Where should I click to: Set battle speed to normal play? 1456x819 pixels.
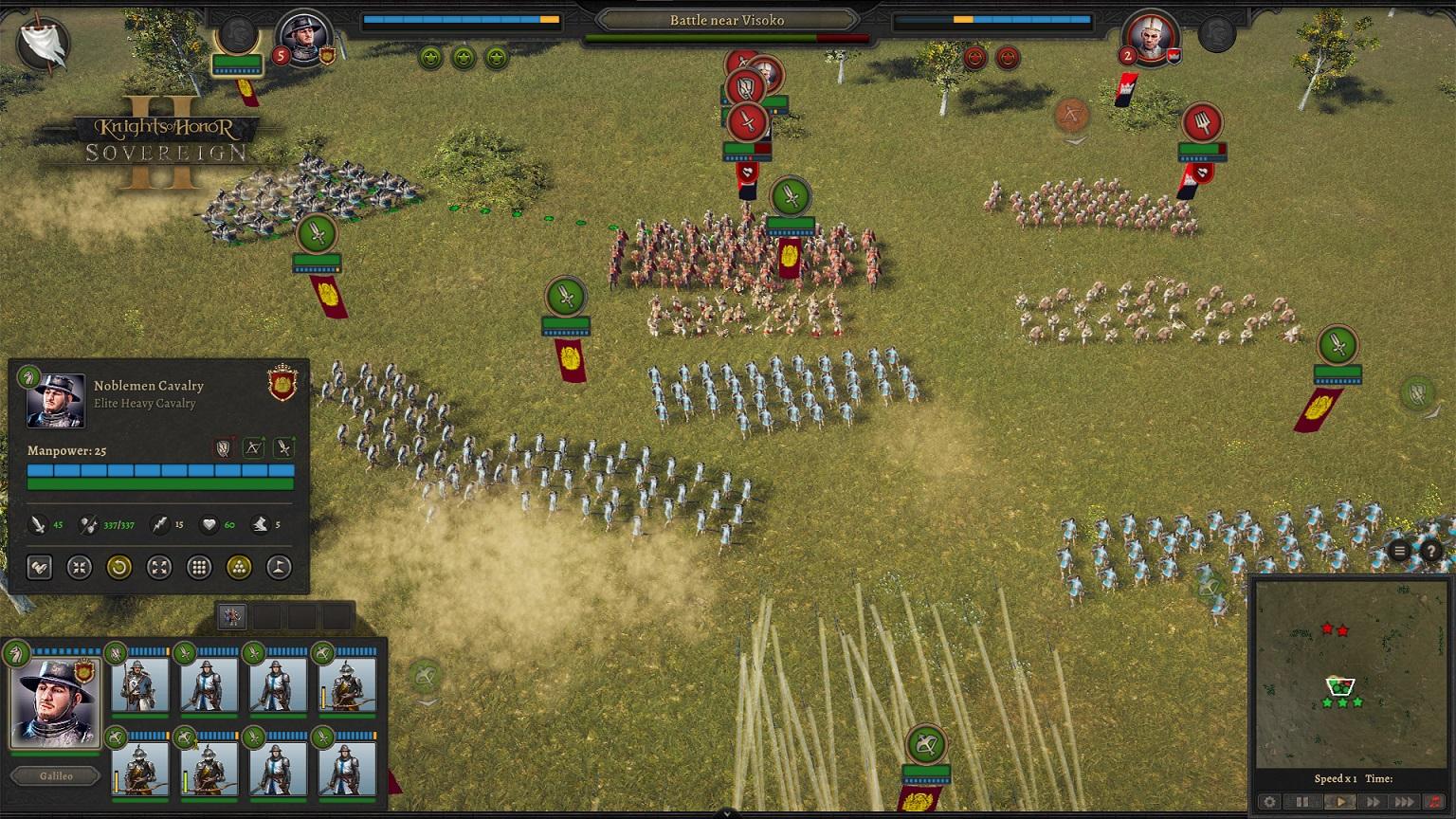coord(1339,802)
